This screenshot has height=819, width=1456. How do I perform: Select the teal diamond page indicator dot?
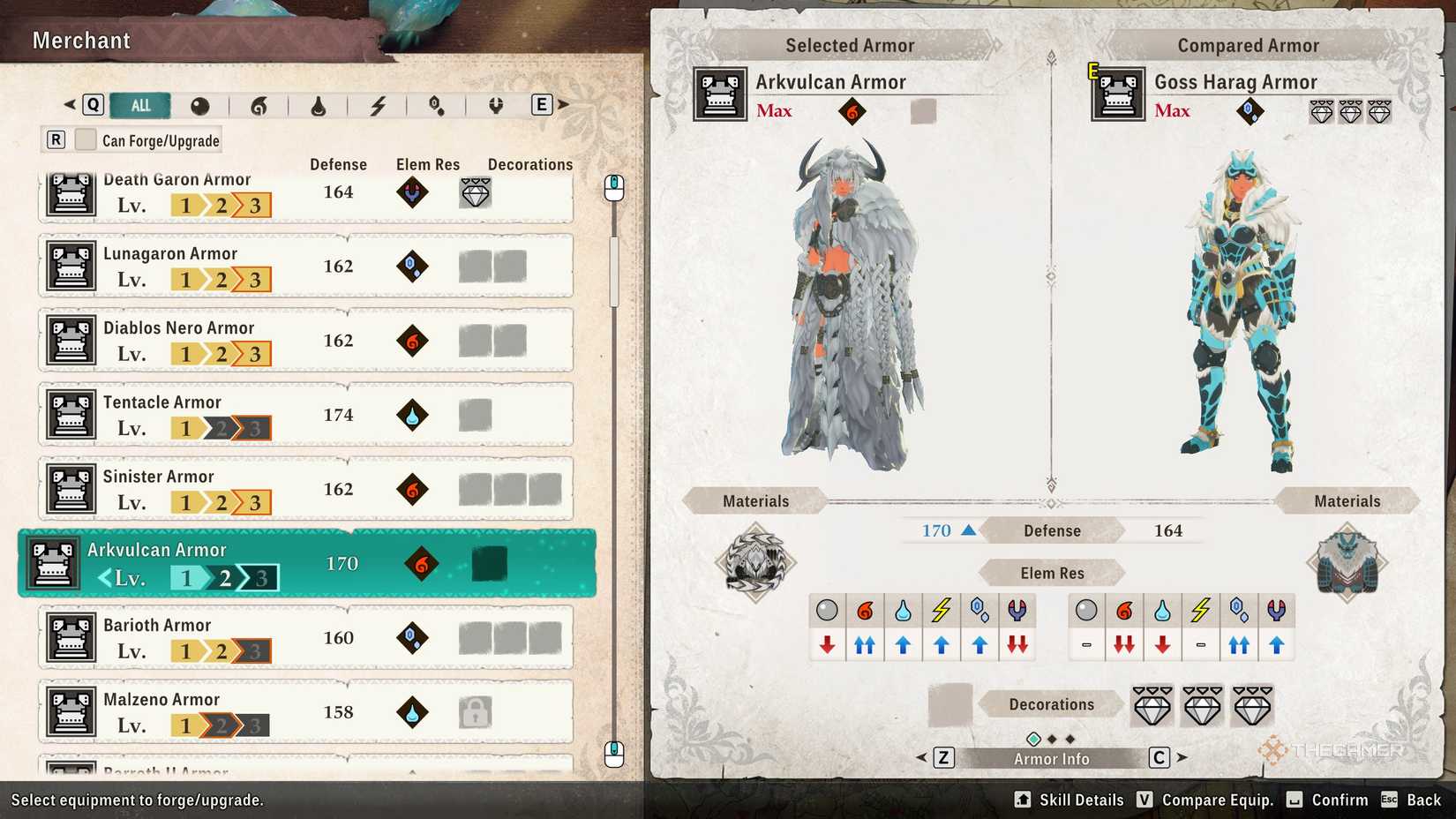coord(1032,737)
